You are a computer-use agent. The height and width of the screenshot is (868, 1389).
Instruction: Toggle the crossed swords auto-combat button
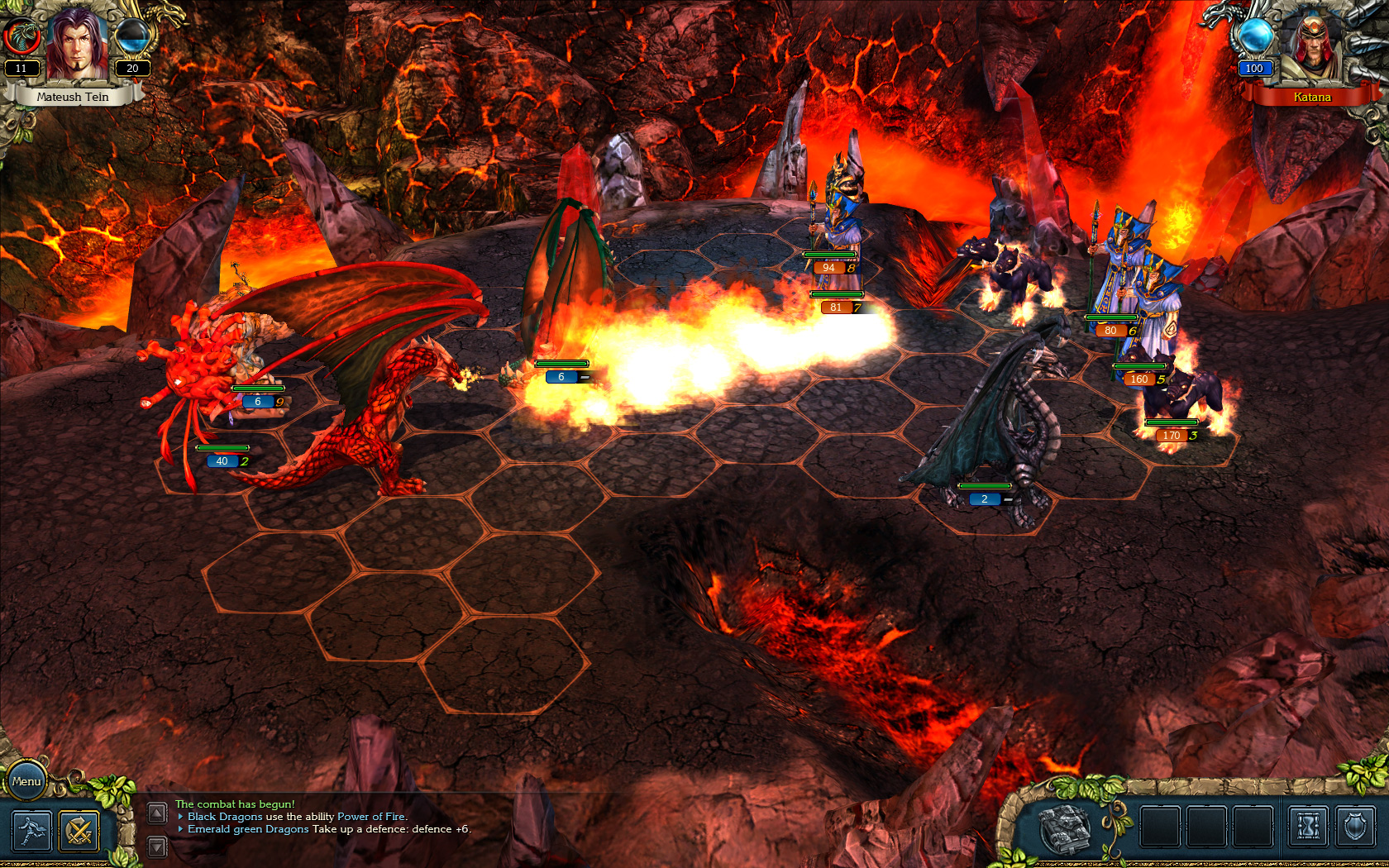[x=79, y=831]
